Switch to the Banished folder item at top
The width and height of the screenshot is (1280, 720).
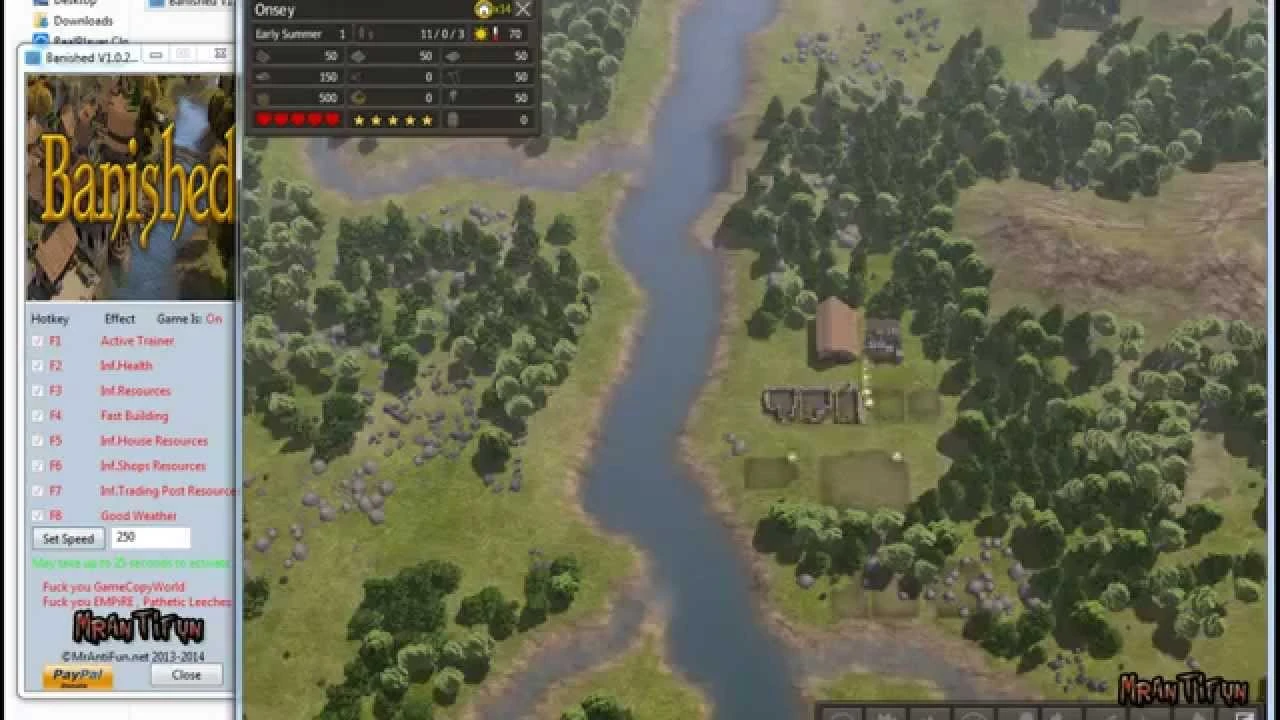pos(190,4)
